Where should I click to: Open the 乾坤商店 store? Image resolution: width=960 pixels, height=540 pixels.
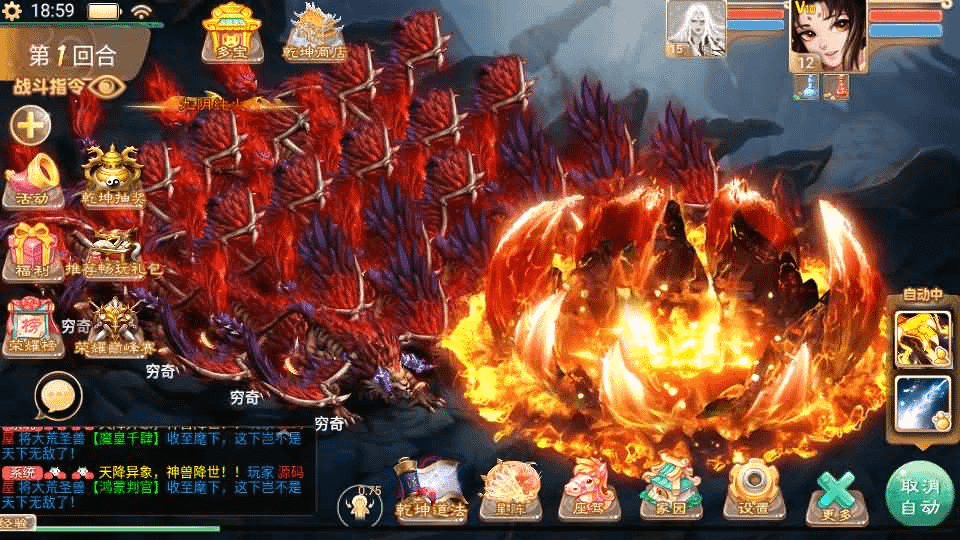314,35
